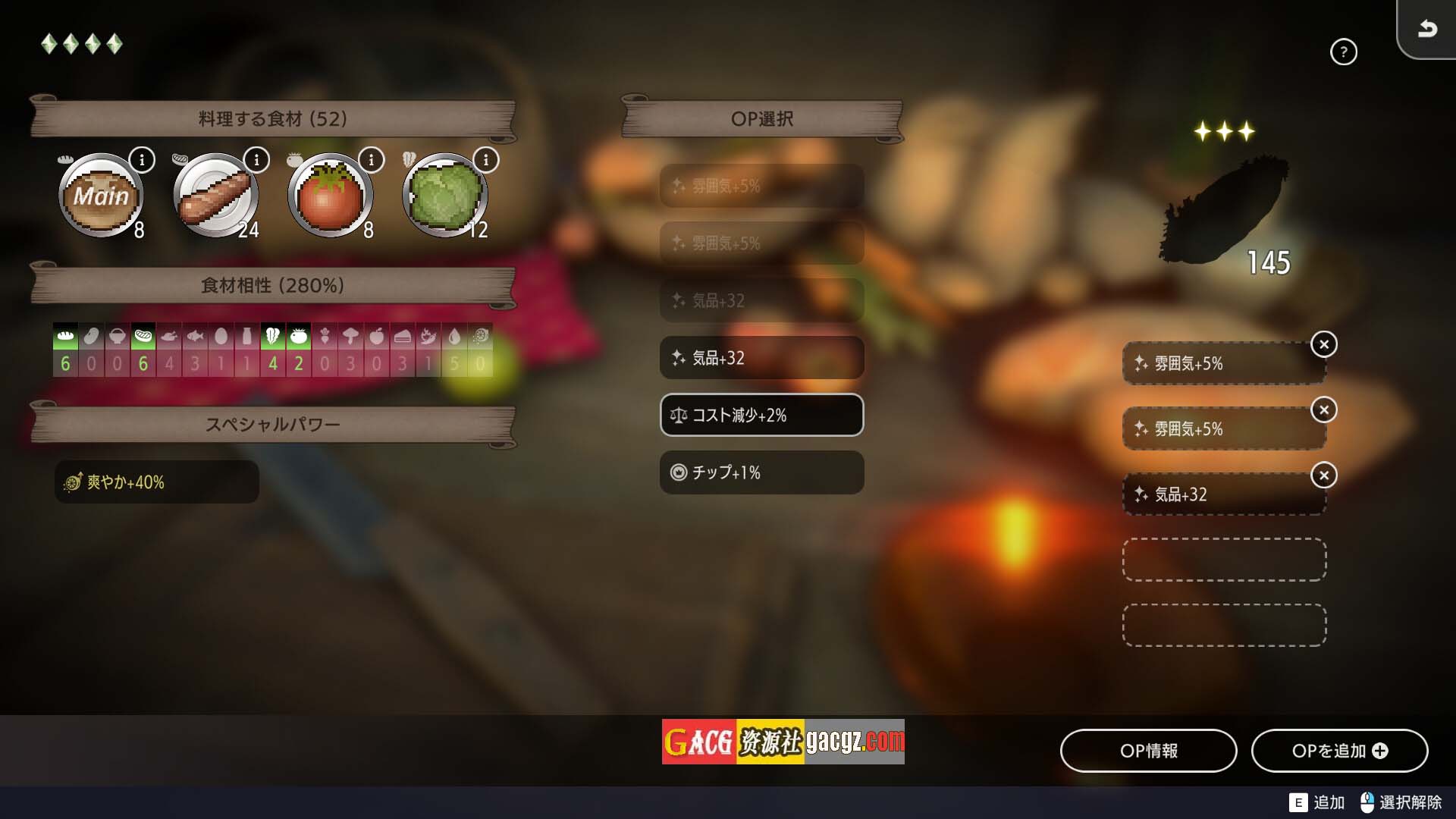
Task: Open the OP情報 panel
Action: [1148, 751]
